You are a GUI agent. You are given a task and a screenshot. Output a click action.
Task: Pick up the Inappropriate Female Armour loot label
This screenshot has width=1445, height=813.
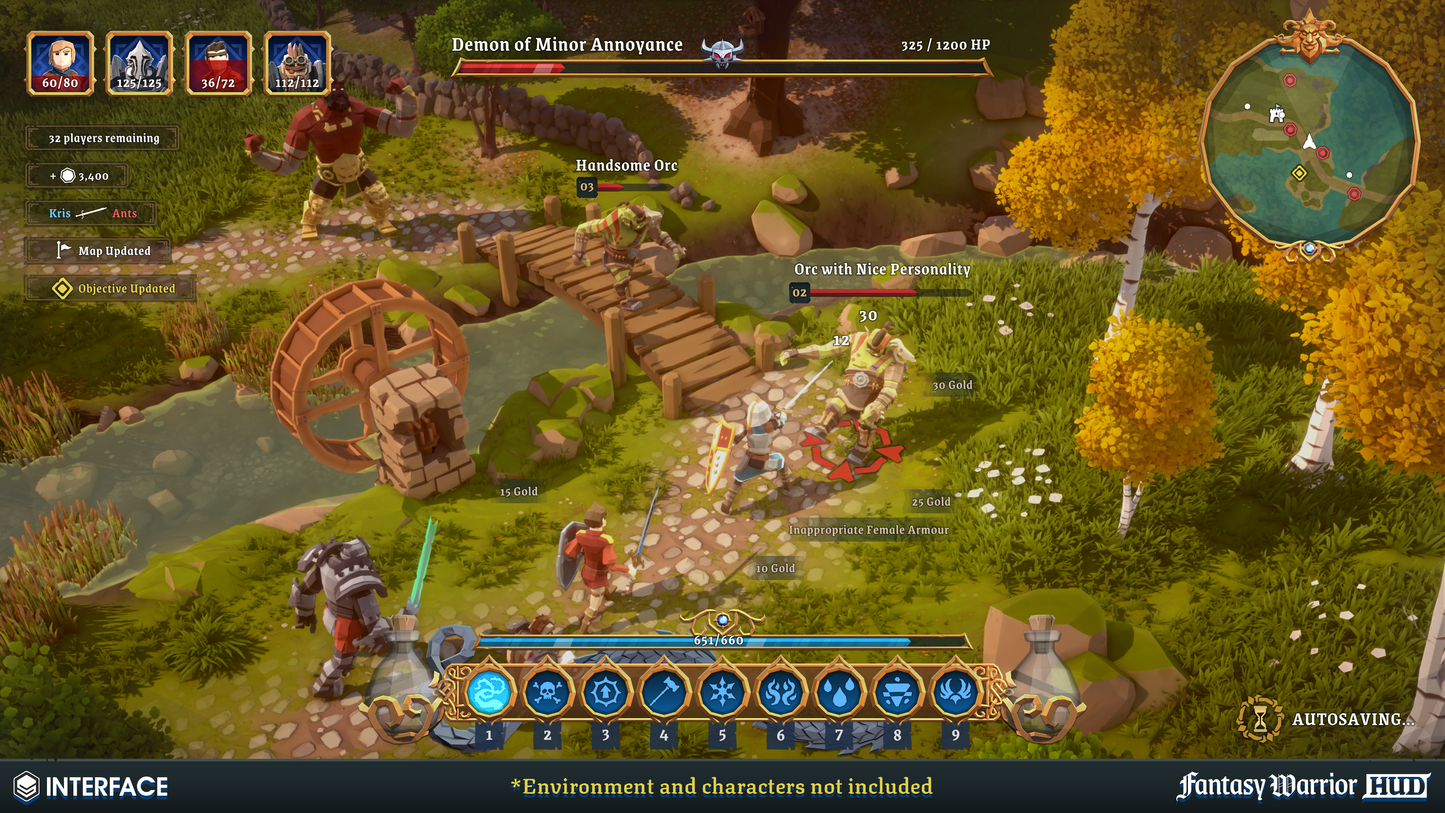coord(868,530)
